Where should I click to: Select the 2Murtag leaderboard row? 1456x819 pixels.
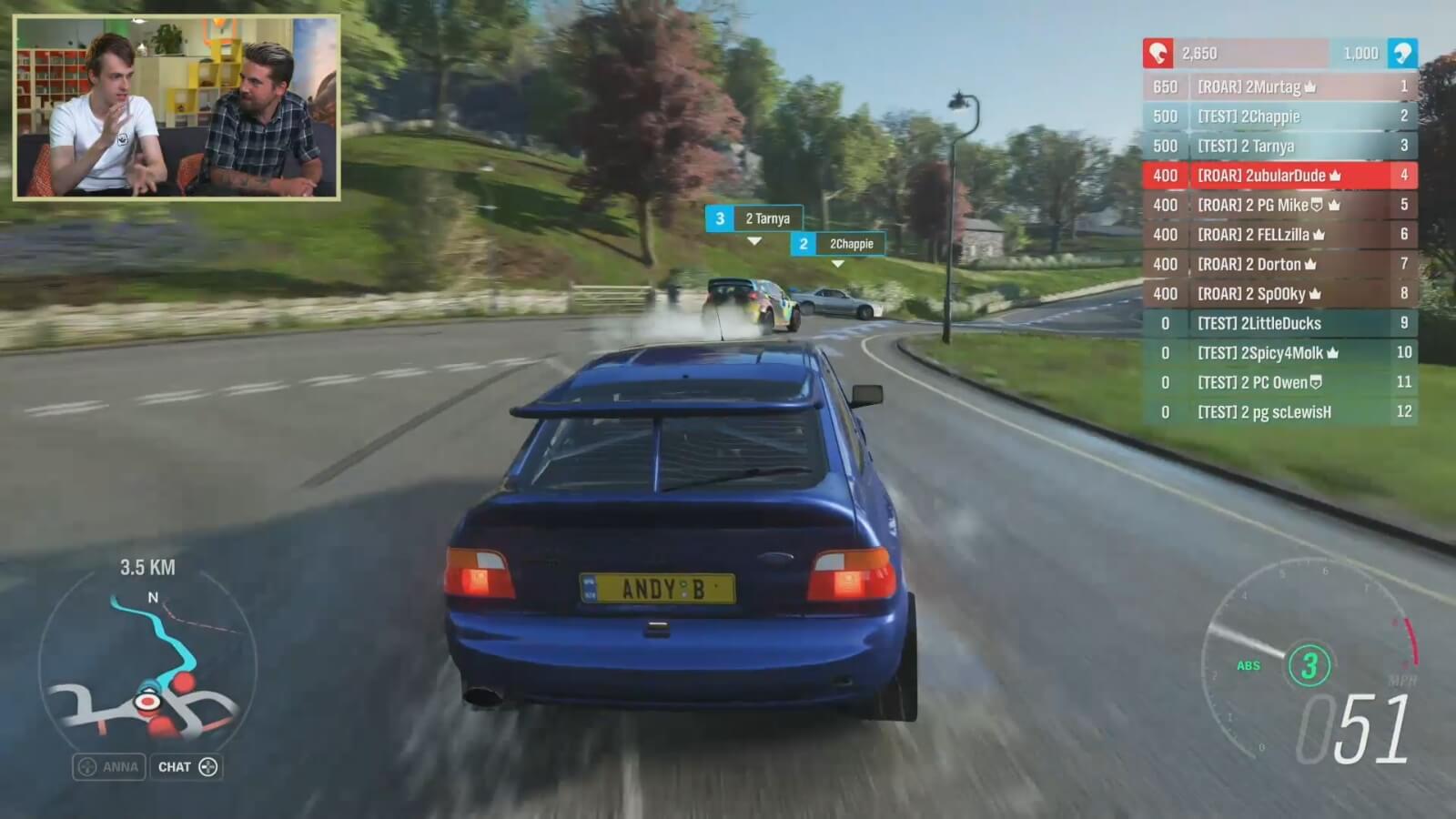[x=1279, y=86]
